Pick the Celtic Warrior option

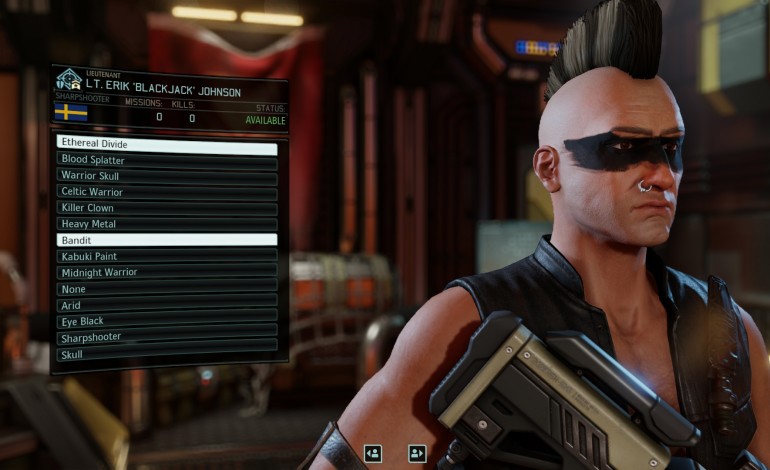[167, 192]
